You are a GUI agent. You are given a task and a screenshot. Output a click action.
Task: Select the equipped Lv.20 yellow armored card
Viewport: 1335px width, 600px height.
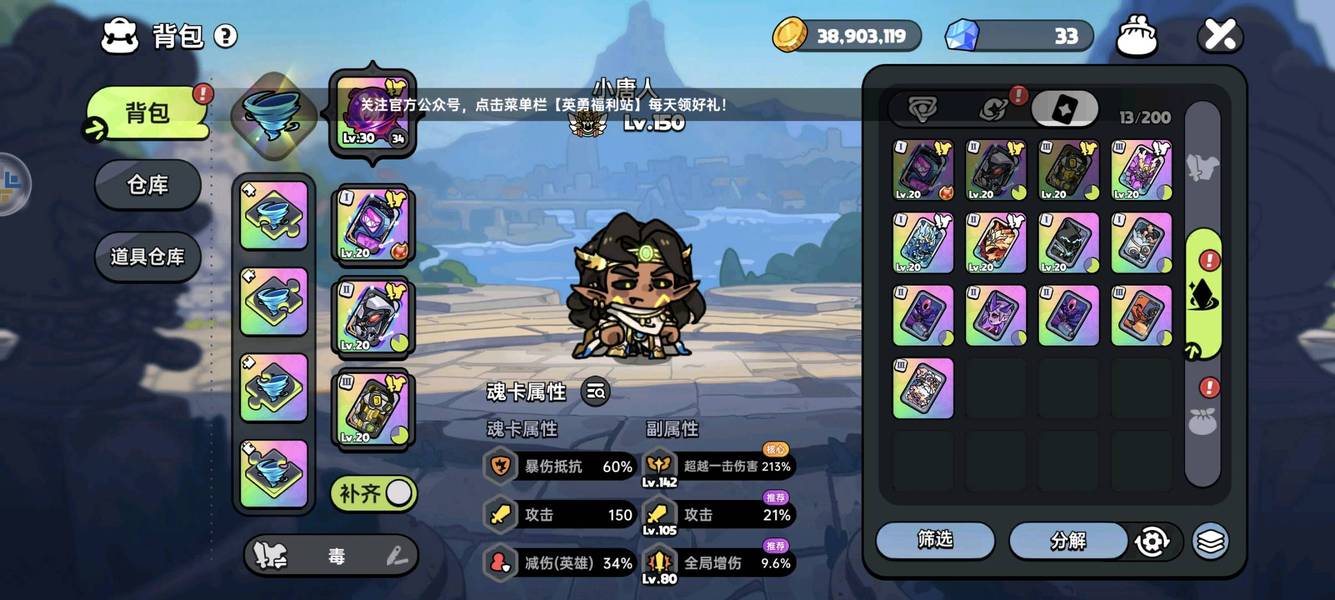(371, 409)
